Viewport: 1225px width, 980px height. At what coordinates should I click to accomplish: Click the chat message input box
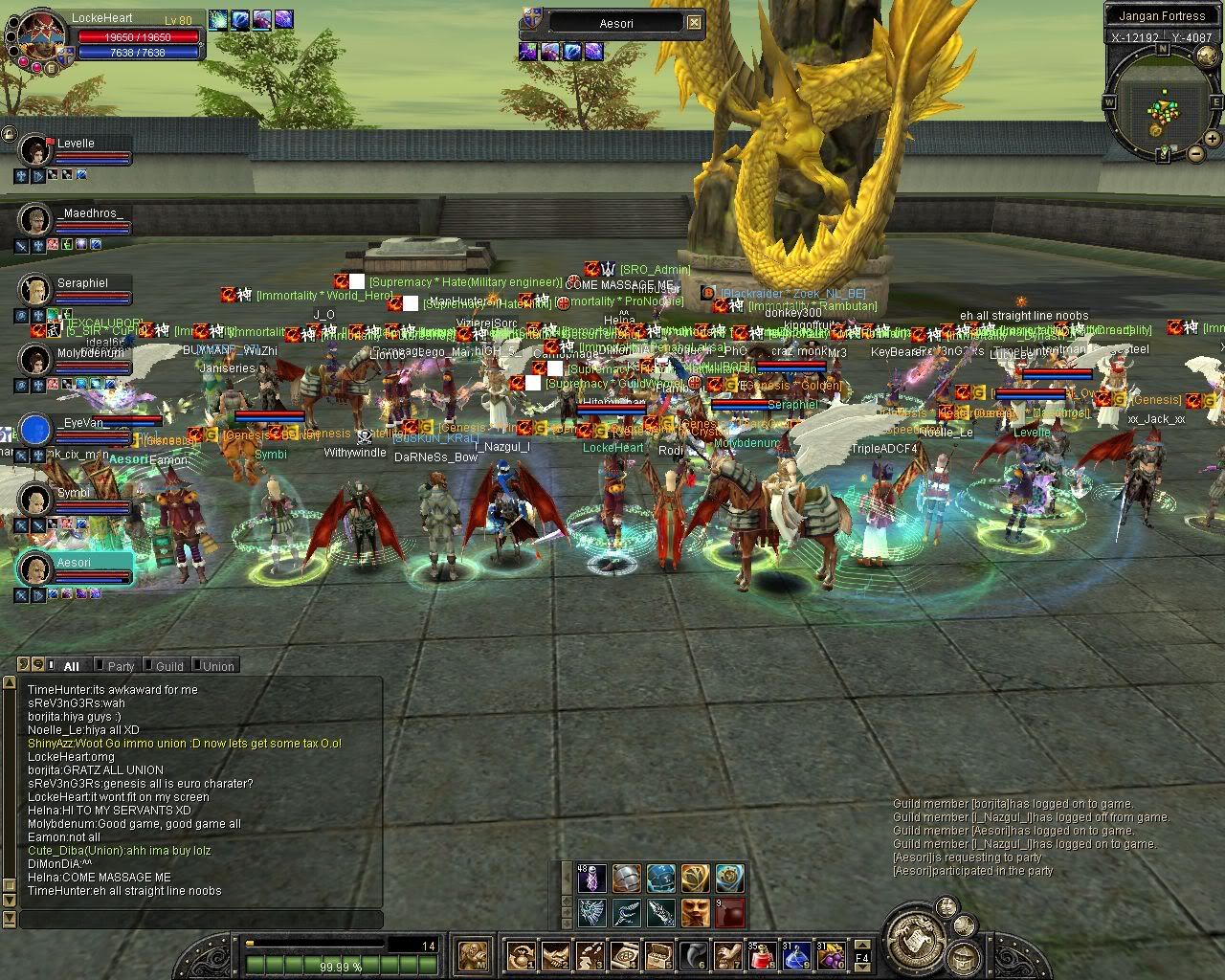tap(201, 920)
